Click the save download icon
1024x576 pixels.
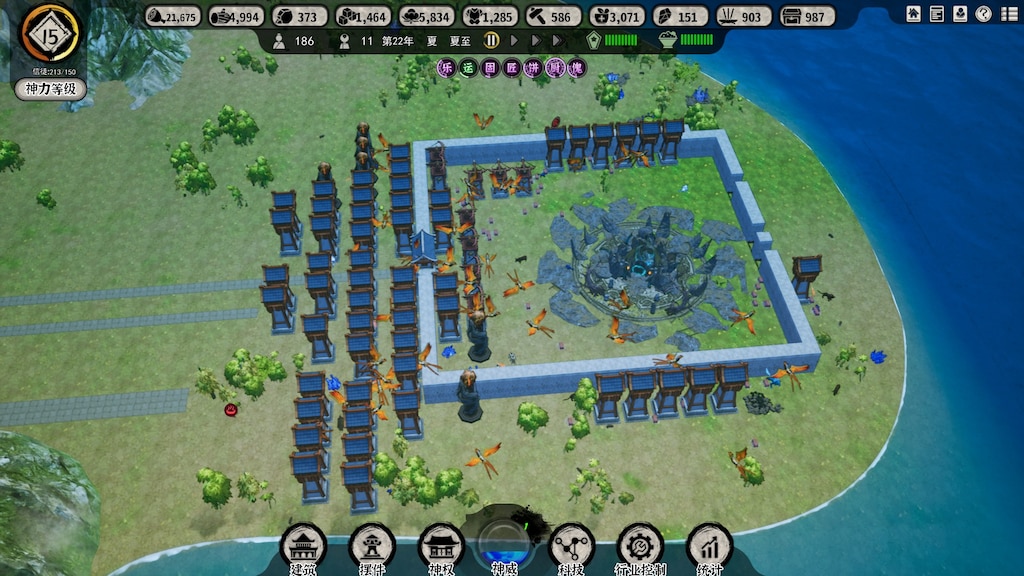coord(960,14)
